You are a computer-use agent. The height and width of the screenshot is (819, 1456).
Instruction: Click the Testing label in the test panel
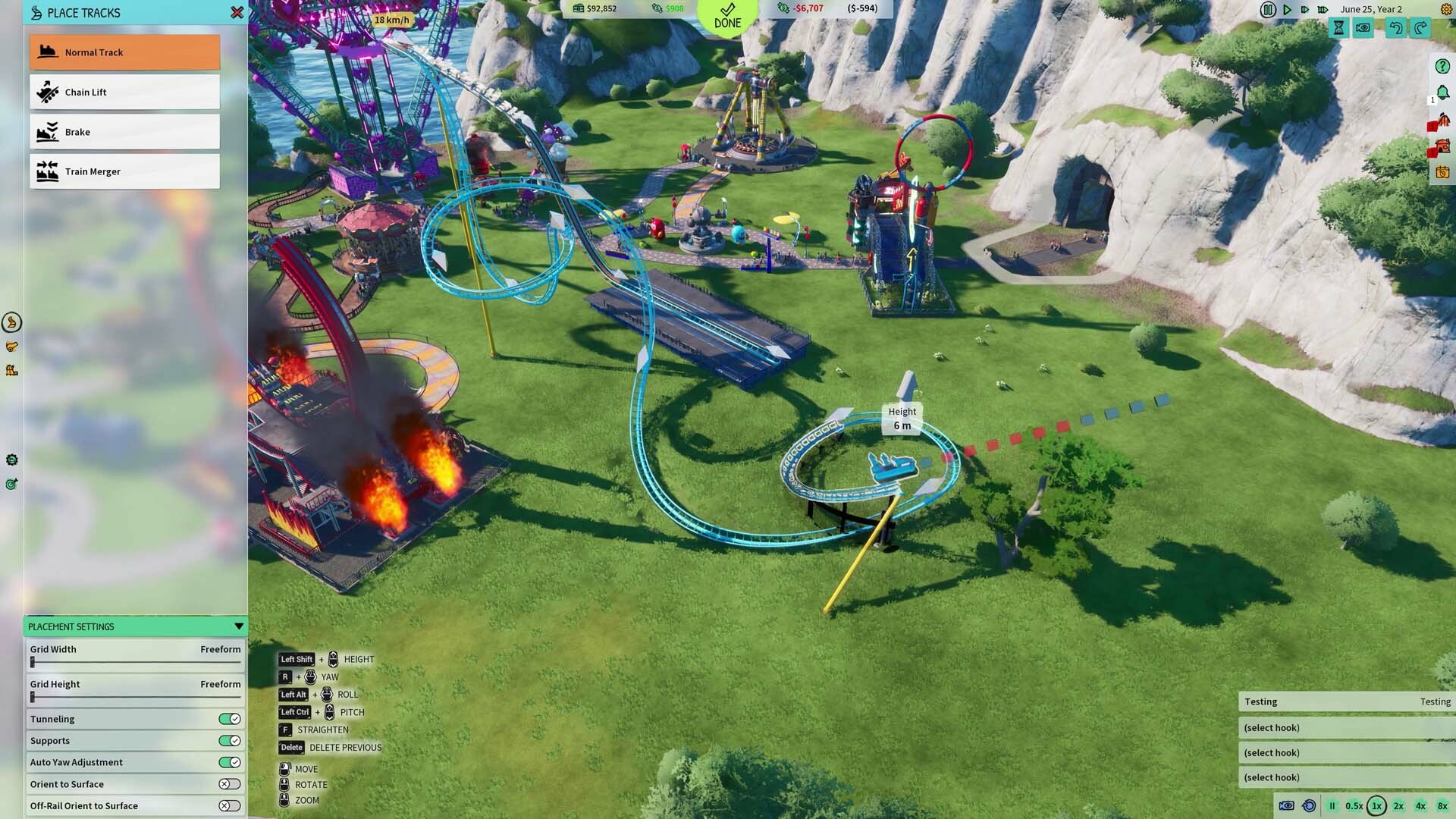[x=1261, y=701]
